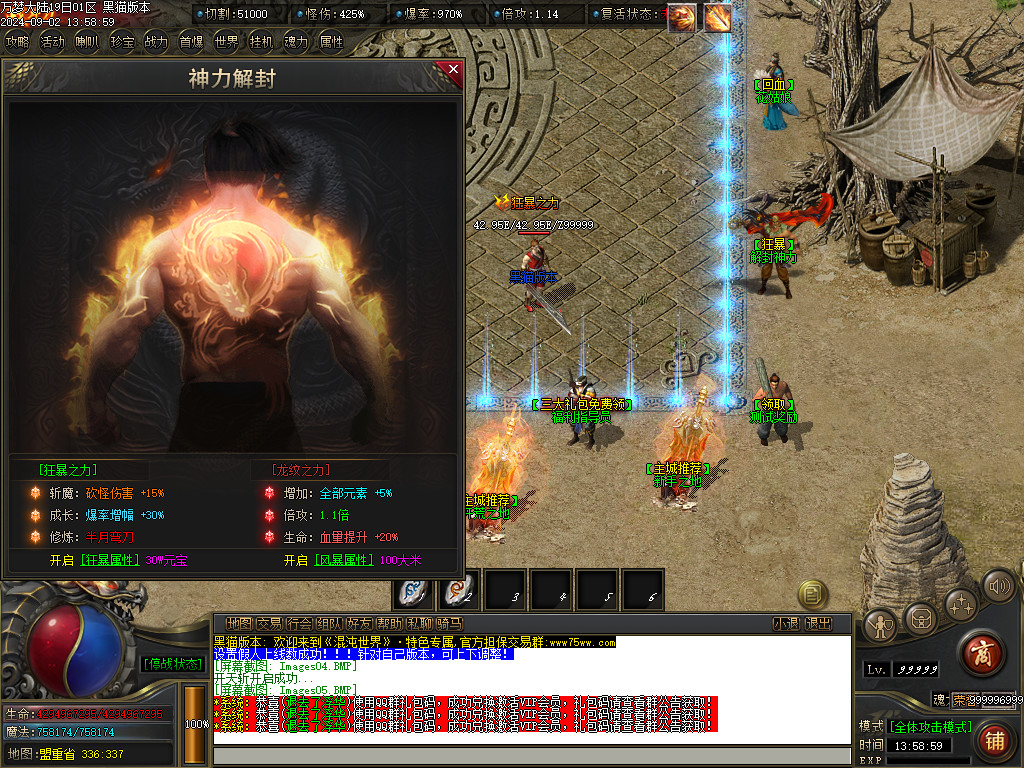Close the 神力解封 panel
1024x768 pixels.
(453, 69)
